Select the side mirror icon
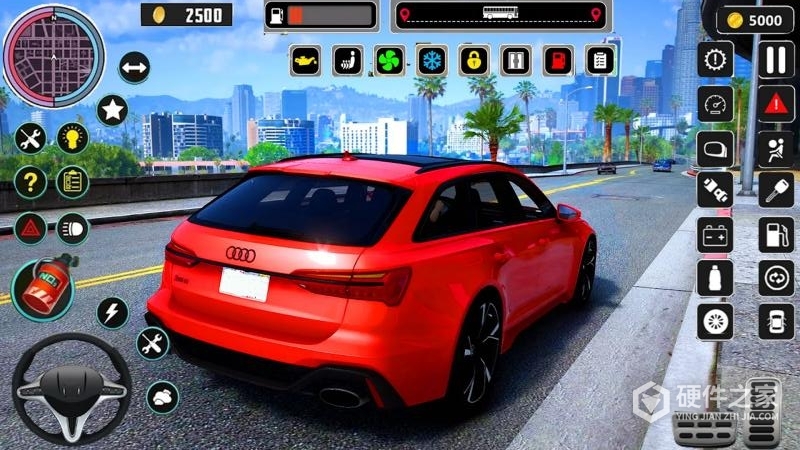The height and width of the screenshot is (450, 800). 715,148
